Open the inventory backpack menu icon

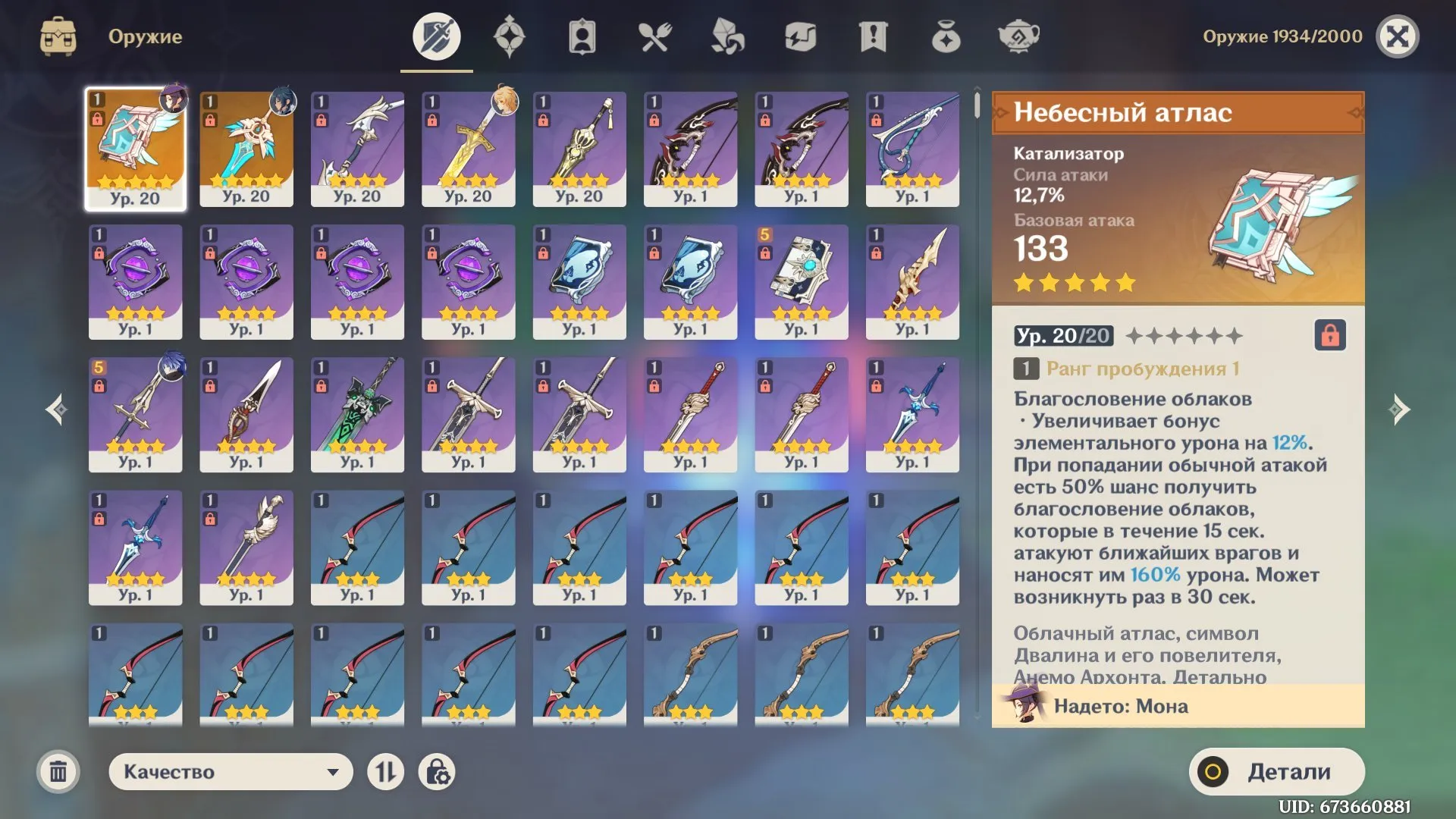pyautogui.click(x=58, y=36)
